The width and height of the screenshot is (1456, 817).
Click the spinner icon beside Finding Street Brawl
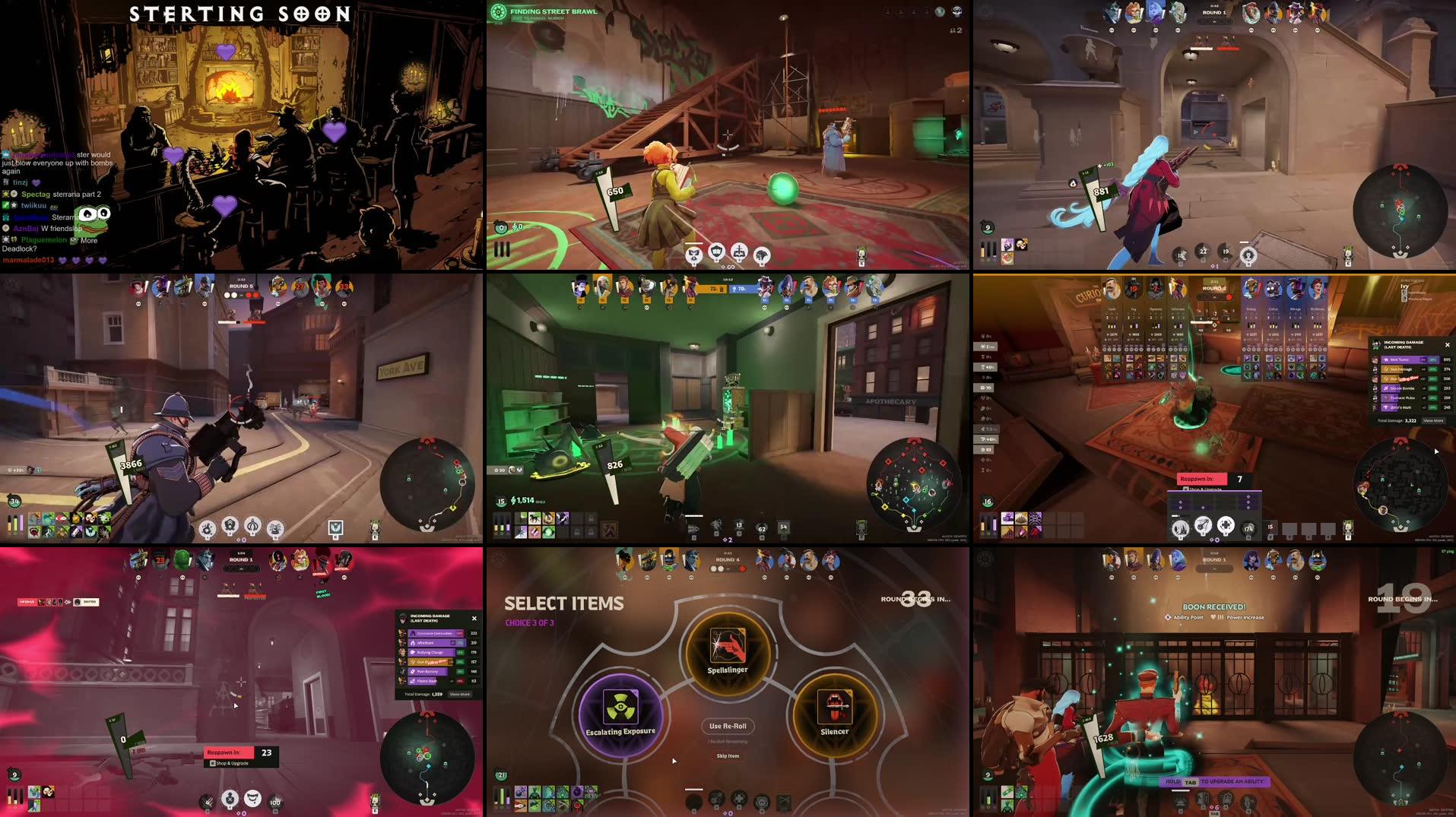click(x=500, y=12)
